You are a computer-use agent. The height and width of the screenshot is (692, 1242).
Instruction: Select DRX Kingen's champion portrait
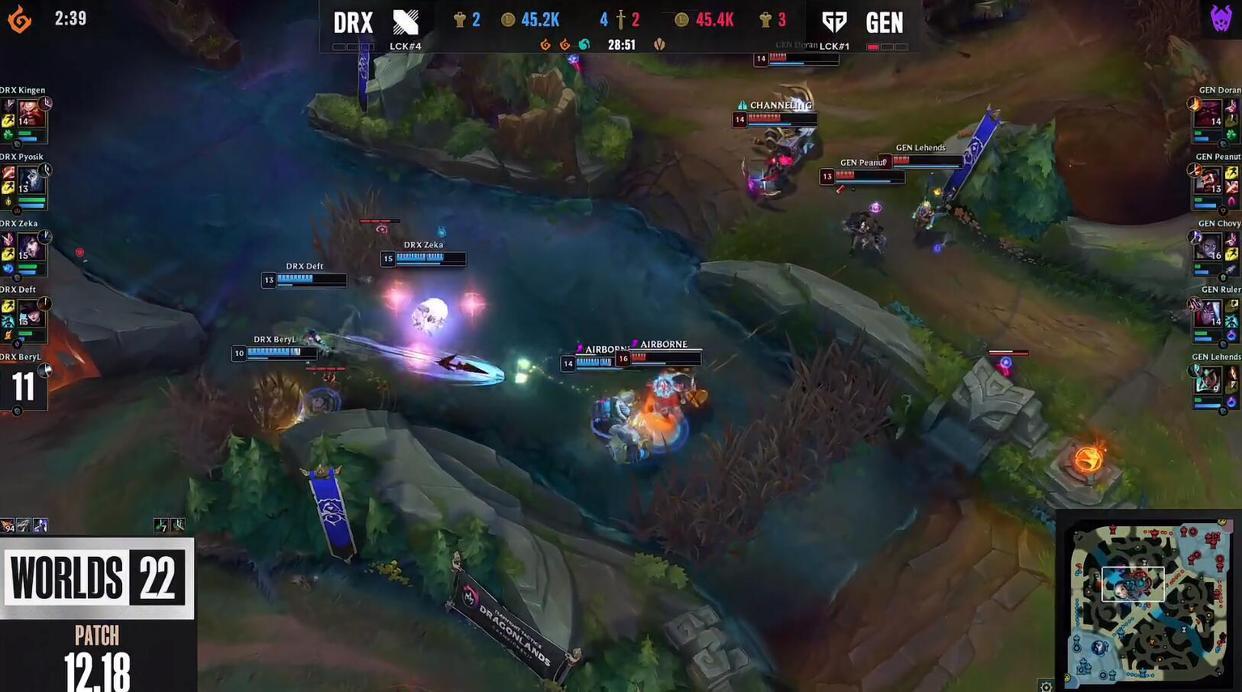coord(31,111)
